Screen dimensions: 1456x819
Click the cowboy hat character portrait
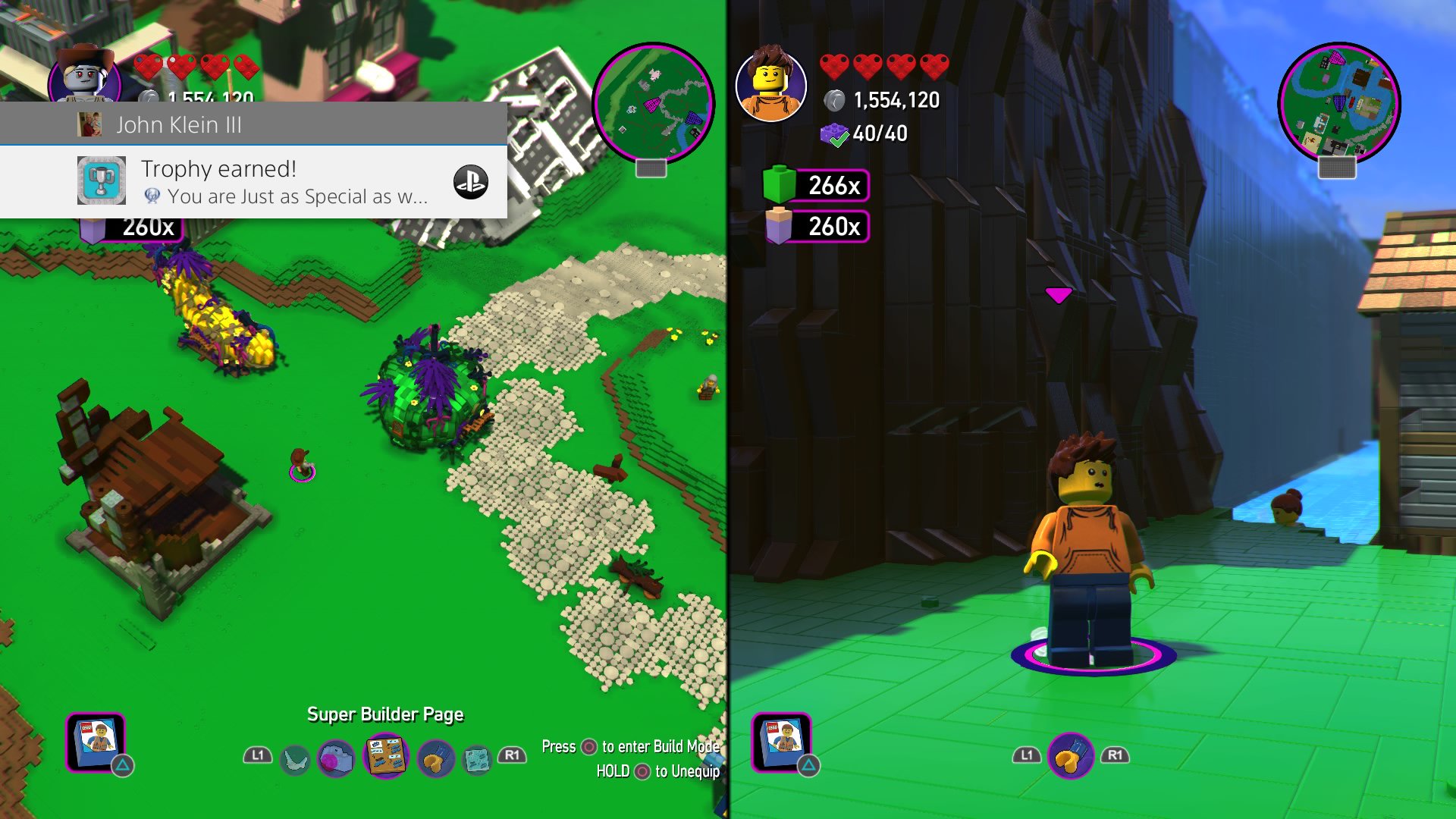pyautogui.click(x=85, y=76)
